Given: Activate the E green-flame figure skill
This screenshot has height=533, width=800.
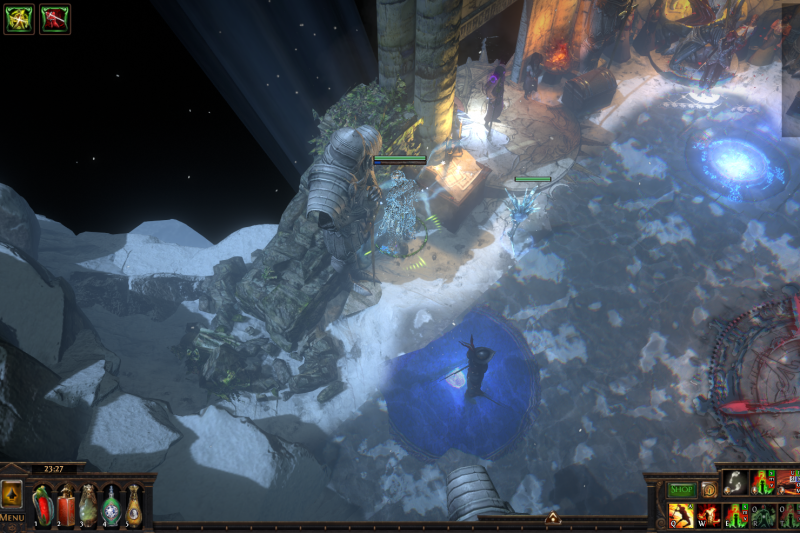Looking at the screenshot, I should (735, 516).
